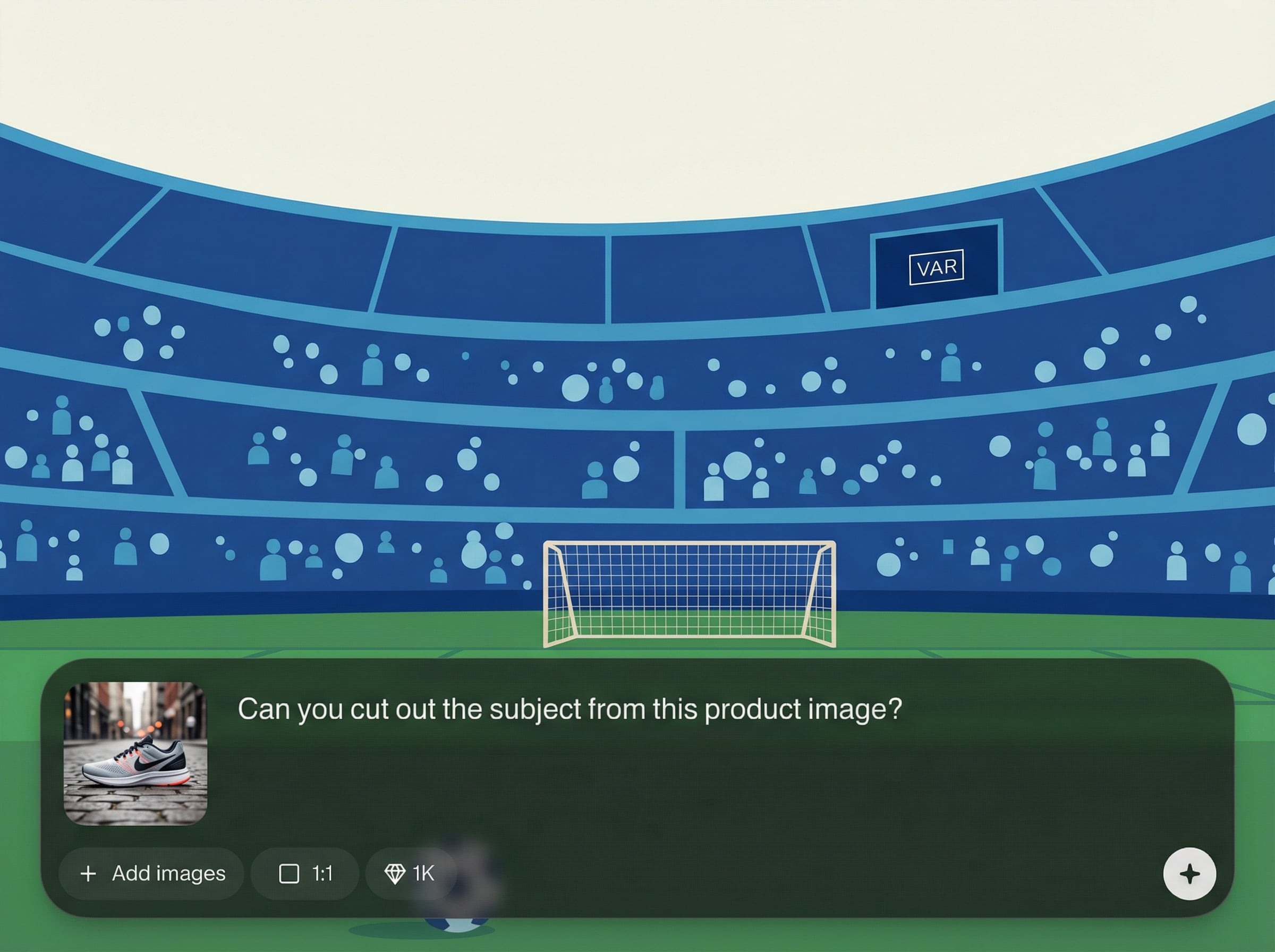Submit the prompt with the sparkle button
The image size is (1275, 952).
(1189, 873)
